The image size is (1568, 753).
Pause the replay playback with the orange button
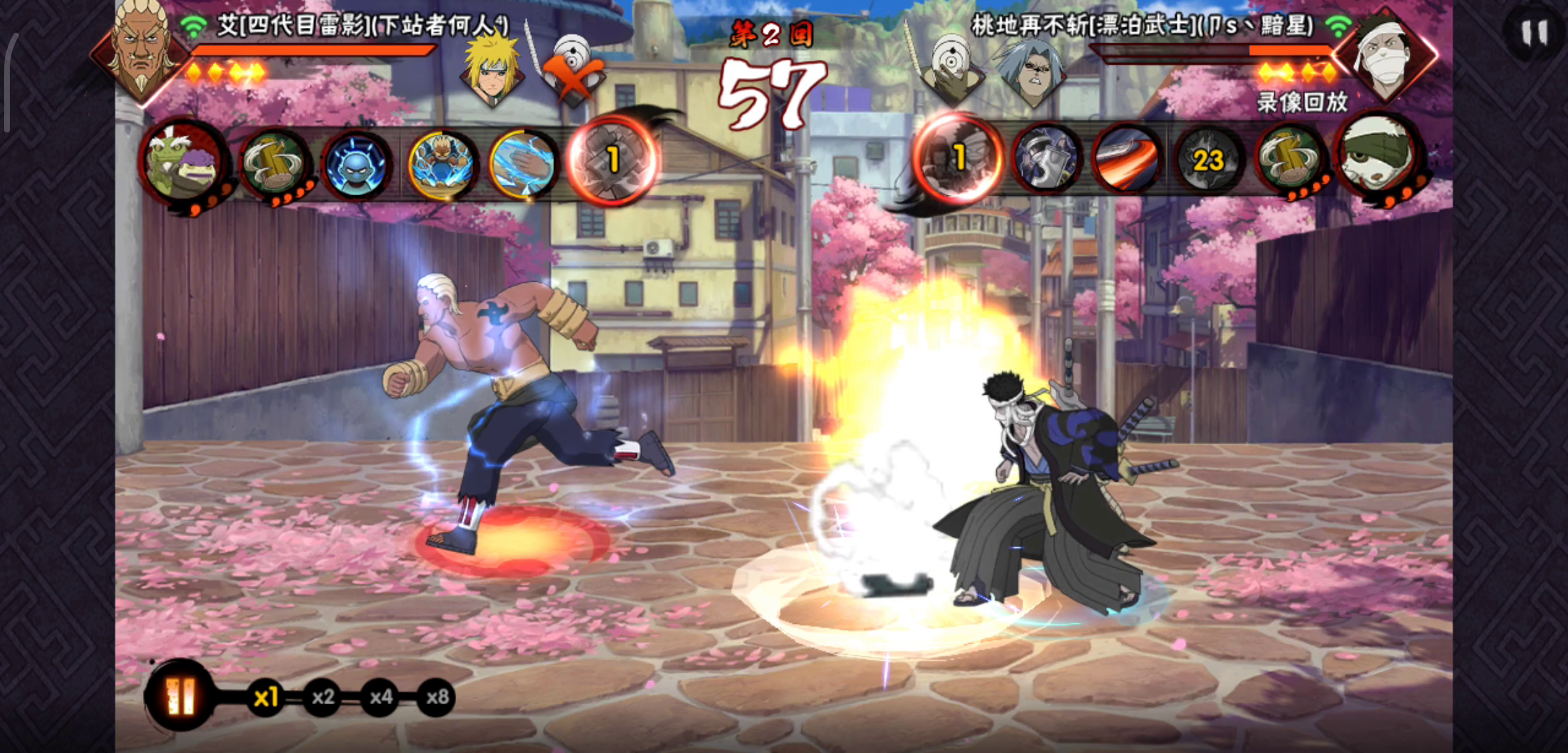[x=181, y=696]
